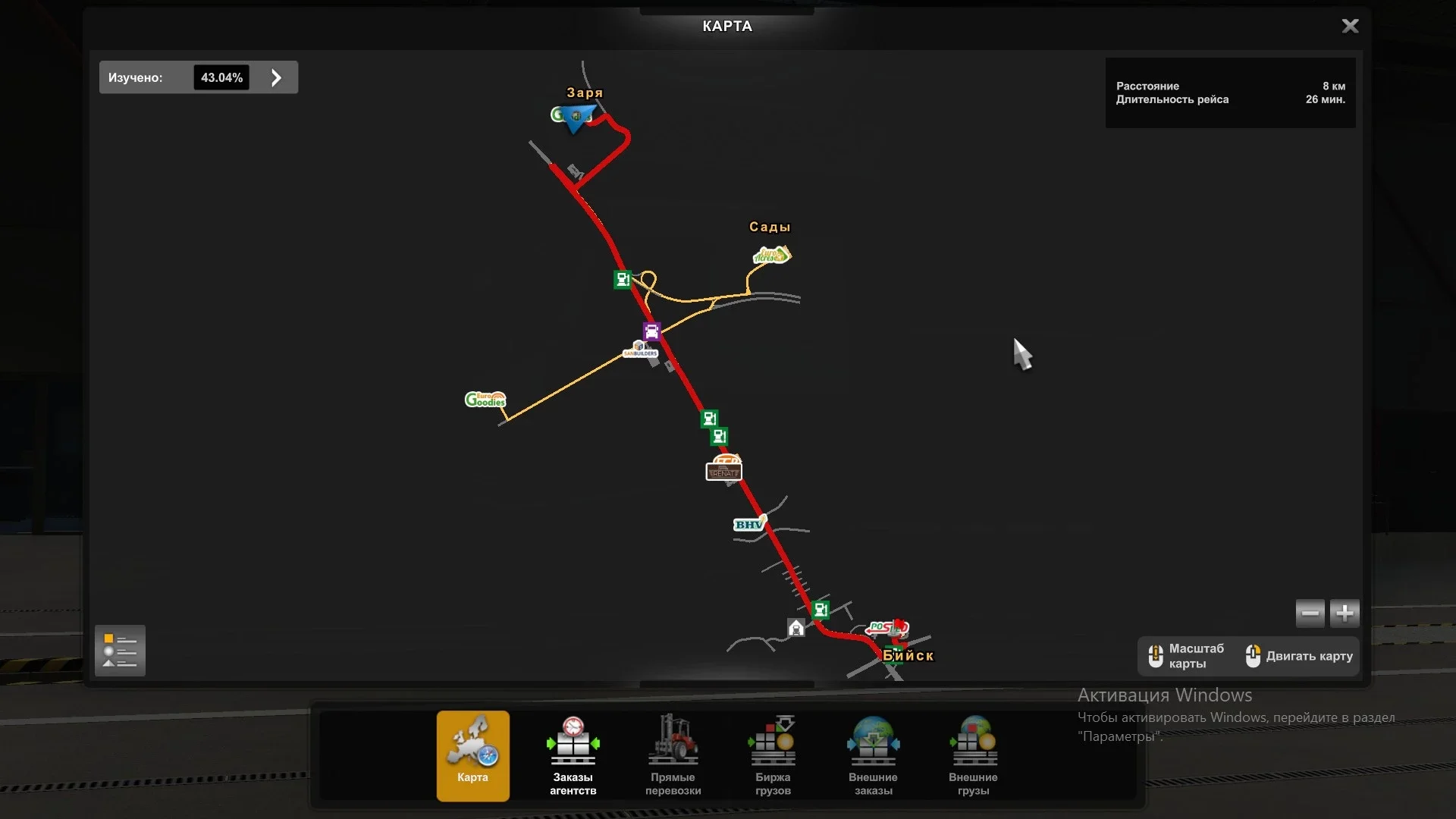Toggle the Двигать карту mode
The height and width of the screenshot is (819, 1456).
(1297, 655)
